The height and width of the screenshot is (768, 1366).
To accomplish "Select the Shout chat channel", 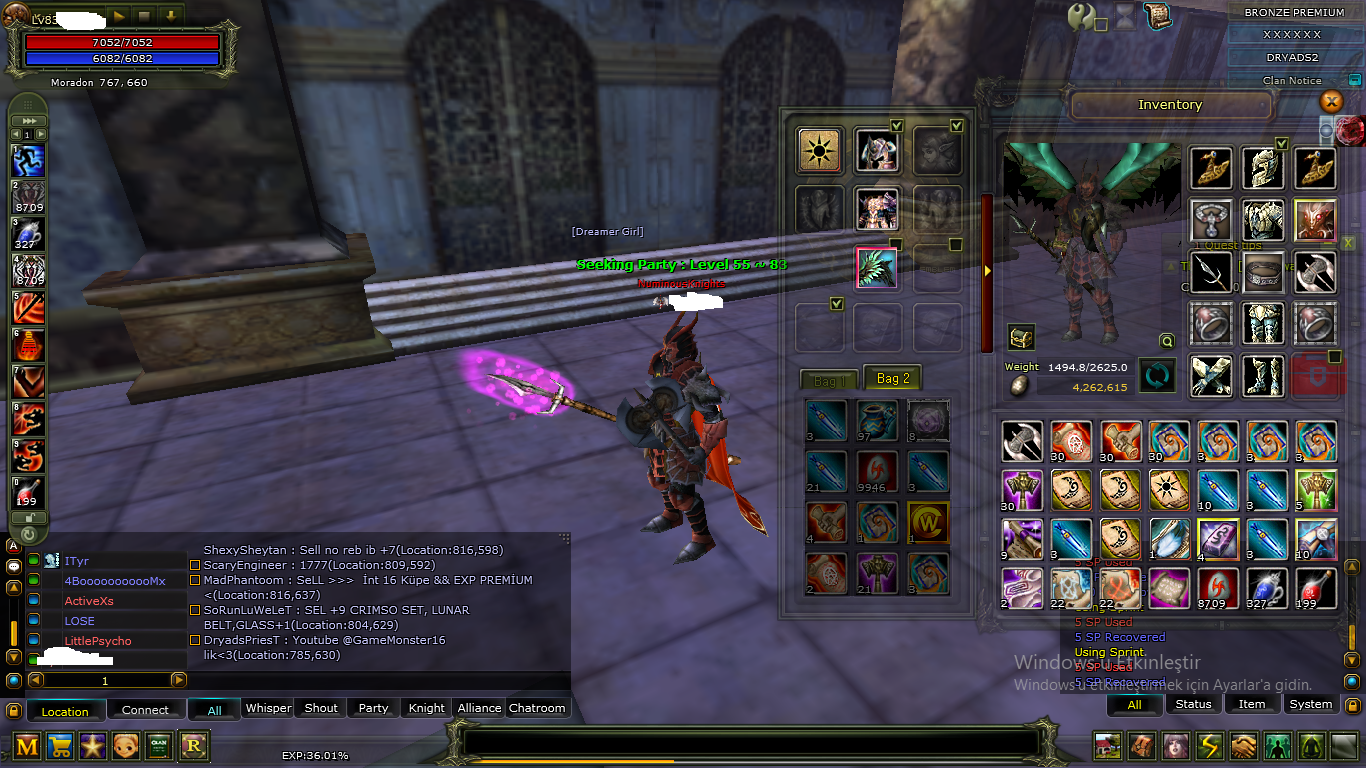I will pos(321,708).
